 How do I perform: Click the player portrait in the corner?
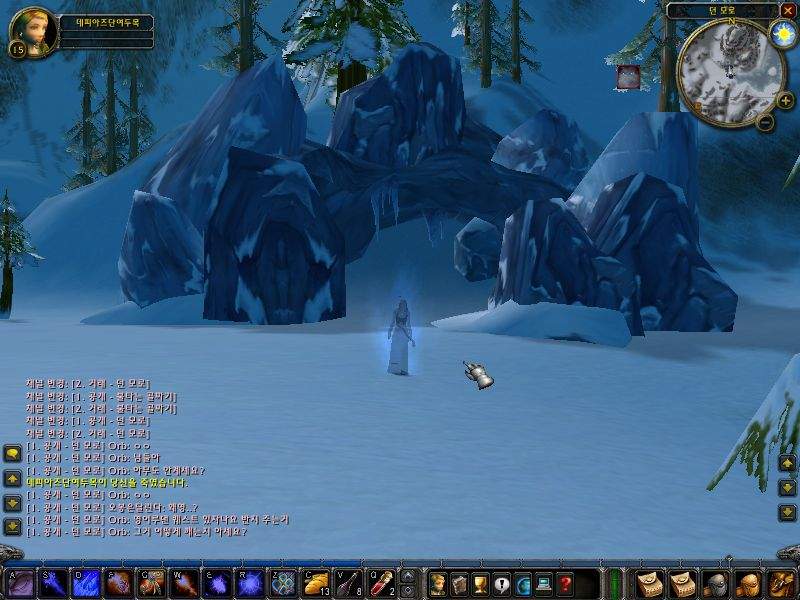click(x=32, y=32)
